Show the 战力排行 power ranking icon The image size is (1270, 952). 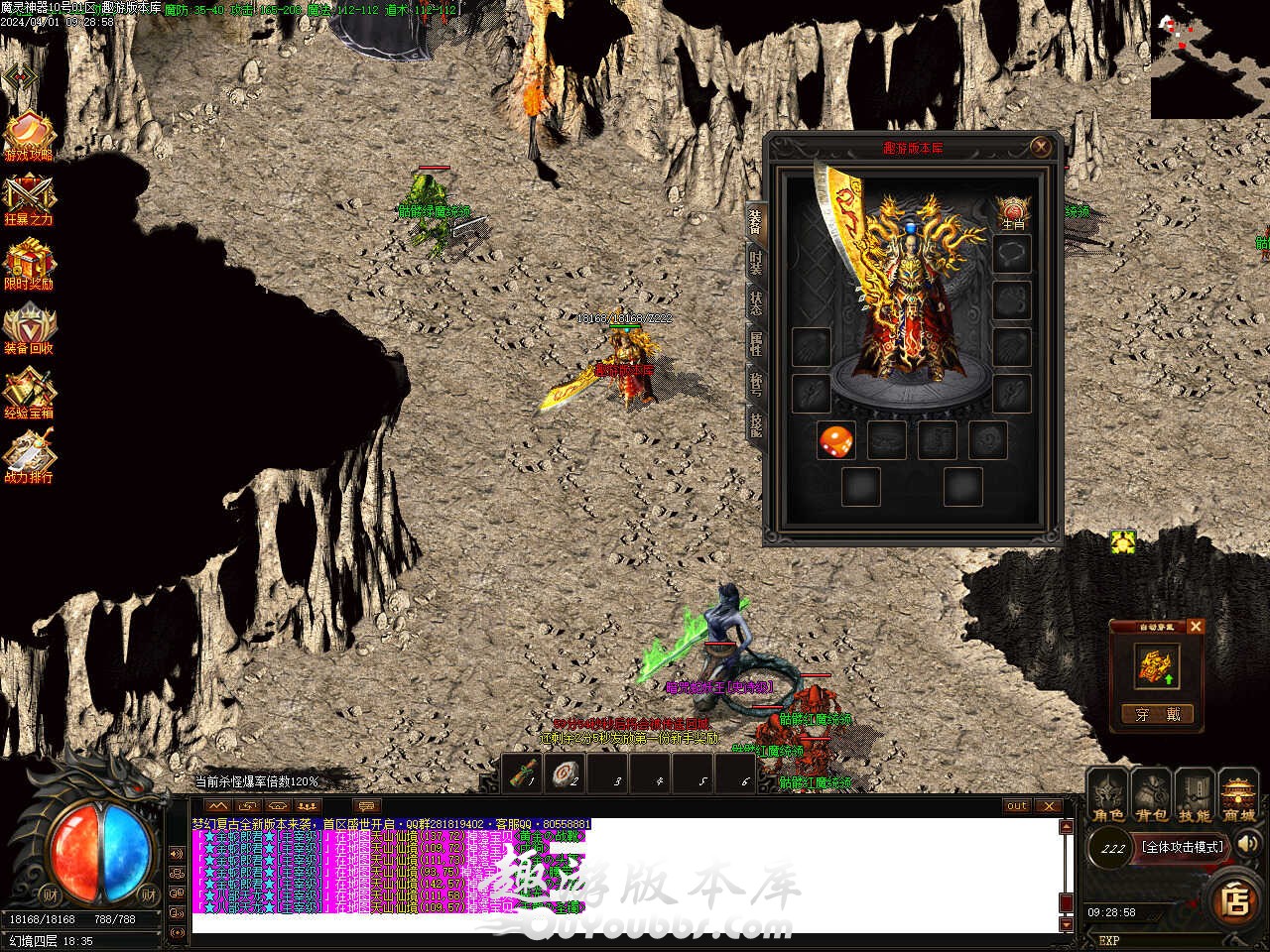[x=29, y=458]
